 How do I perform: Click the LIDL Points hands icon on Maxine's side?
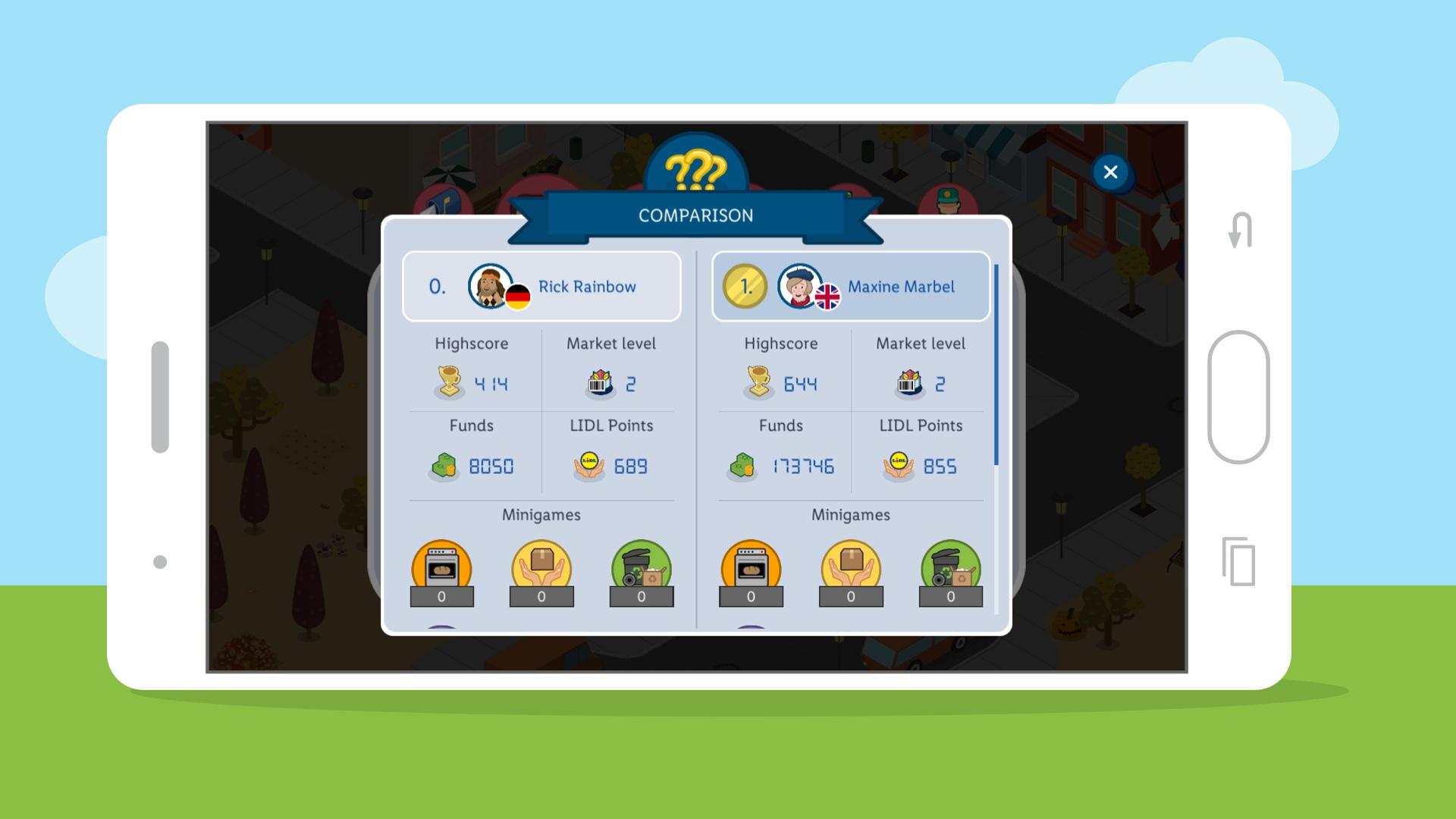pos(896,467)
